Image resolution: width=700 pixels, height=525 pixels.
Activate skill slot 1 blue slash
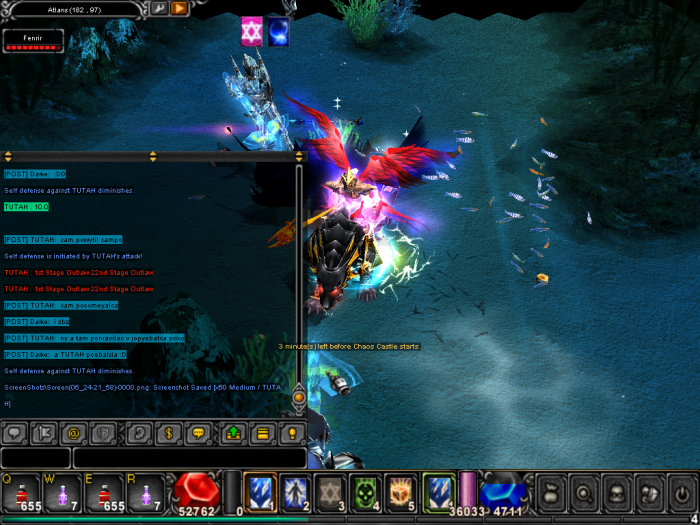(260, 490)
